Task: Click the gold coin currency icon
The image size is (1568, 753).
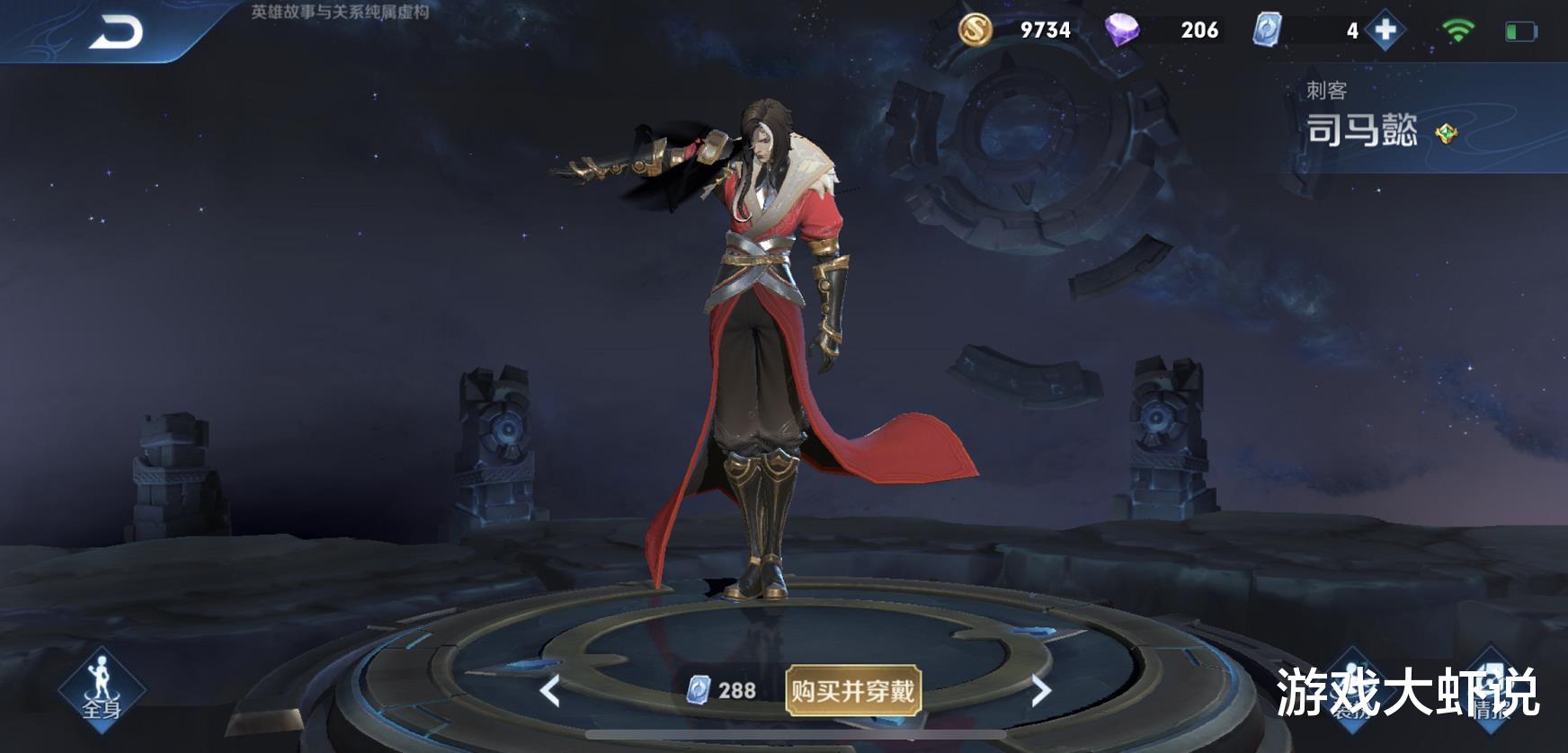Action: coord(976,29)
